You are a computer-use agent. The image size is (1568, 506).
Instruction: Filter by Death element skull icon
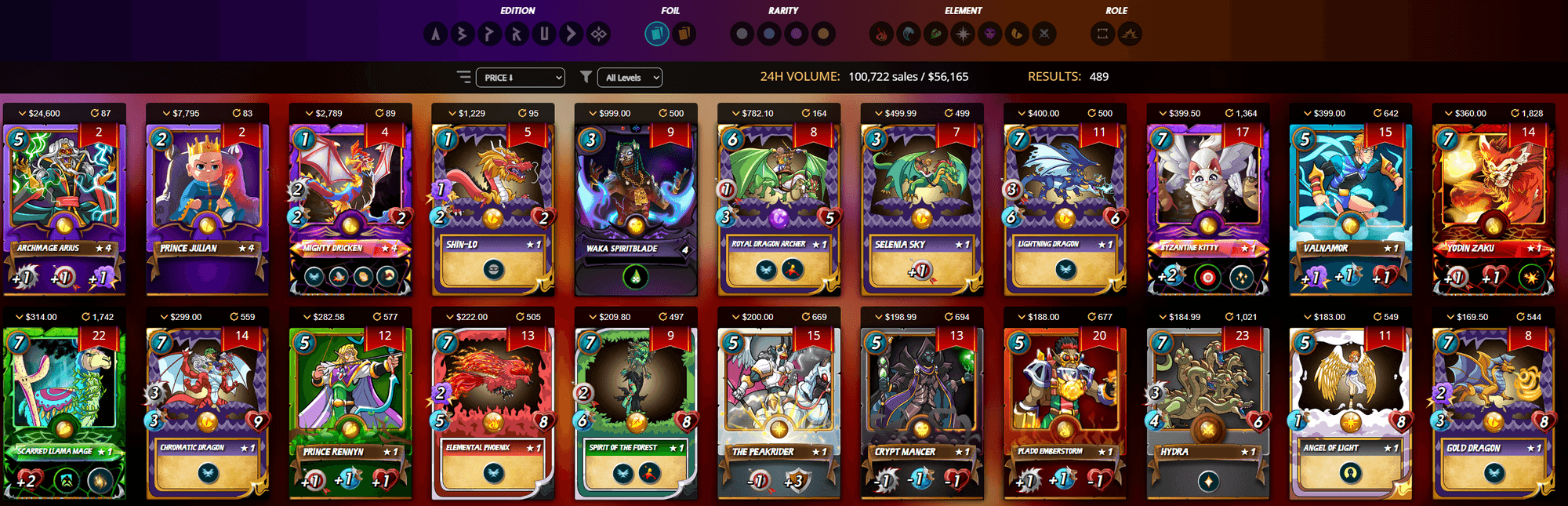[x=990, y=34]
